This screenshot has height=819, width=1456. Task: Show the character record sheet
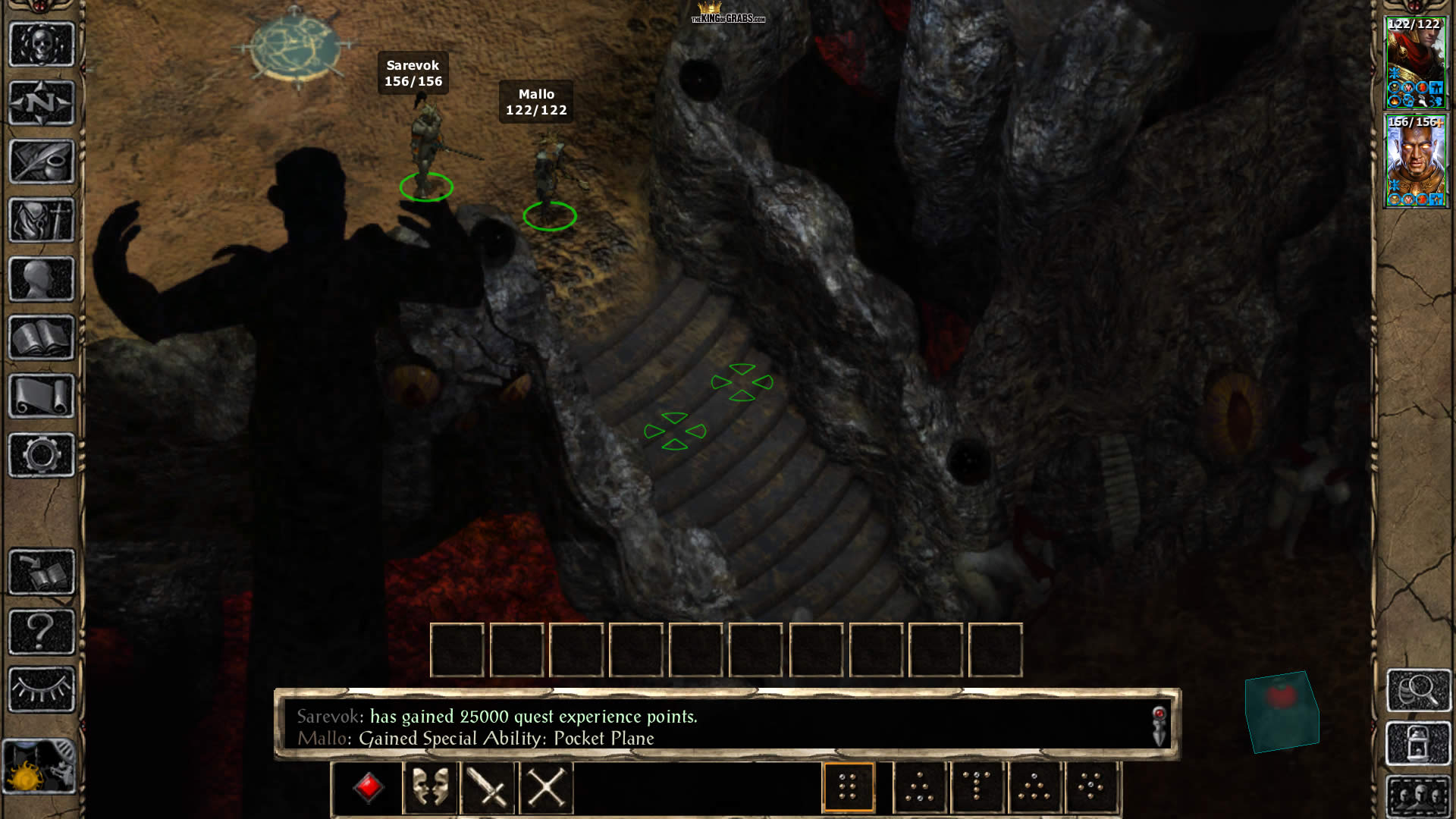tap(42, 279)
